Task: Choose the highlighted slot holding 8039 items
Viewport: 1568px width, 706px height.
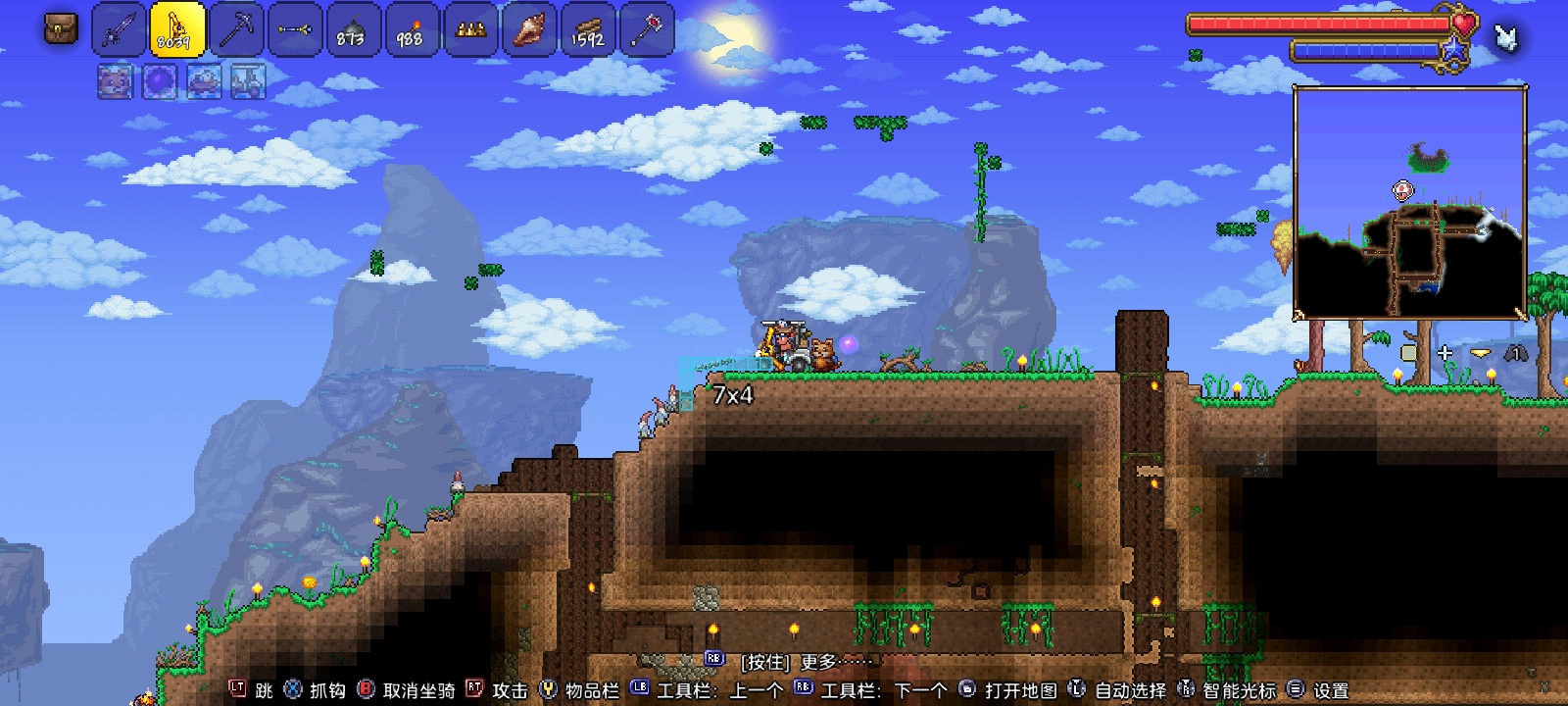Action: [x=177, y=29]
